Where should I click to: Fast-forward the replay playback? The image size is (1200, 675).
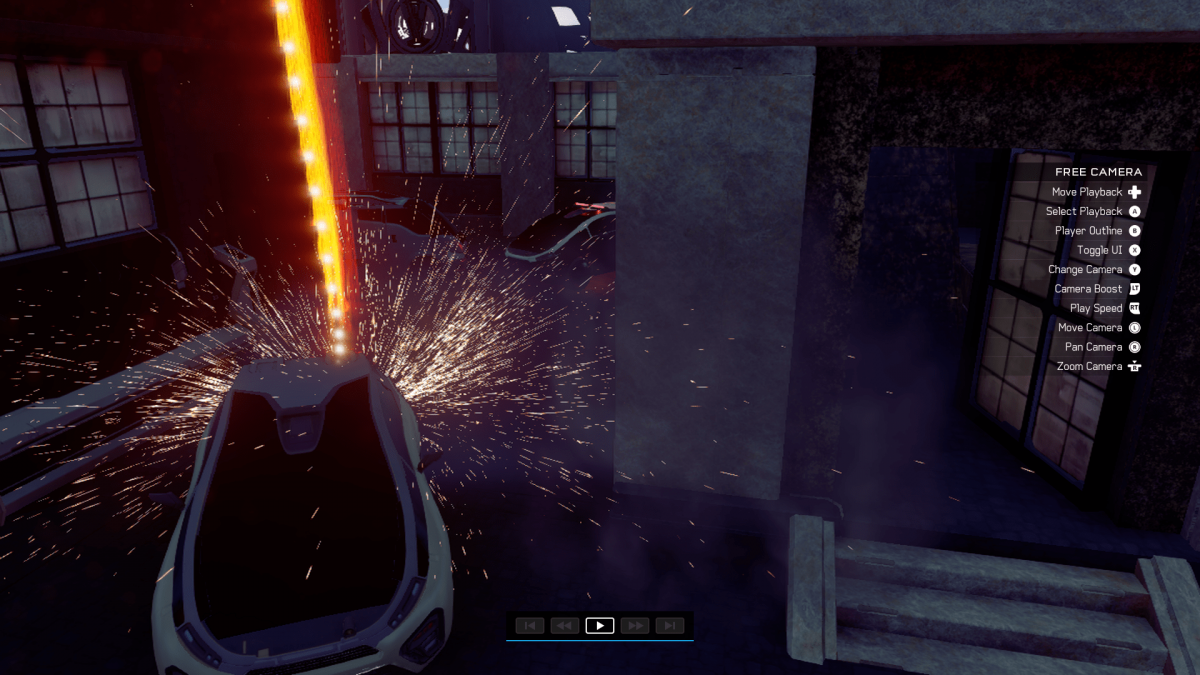tap(635, 625)
